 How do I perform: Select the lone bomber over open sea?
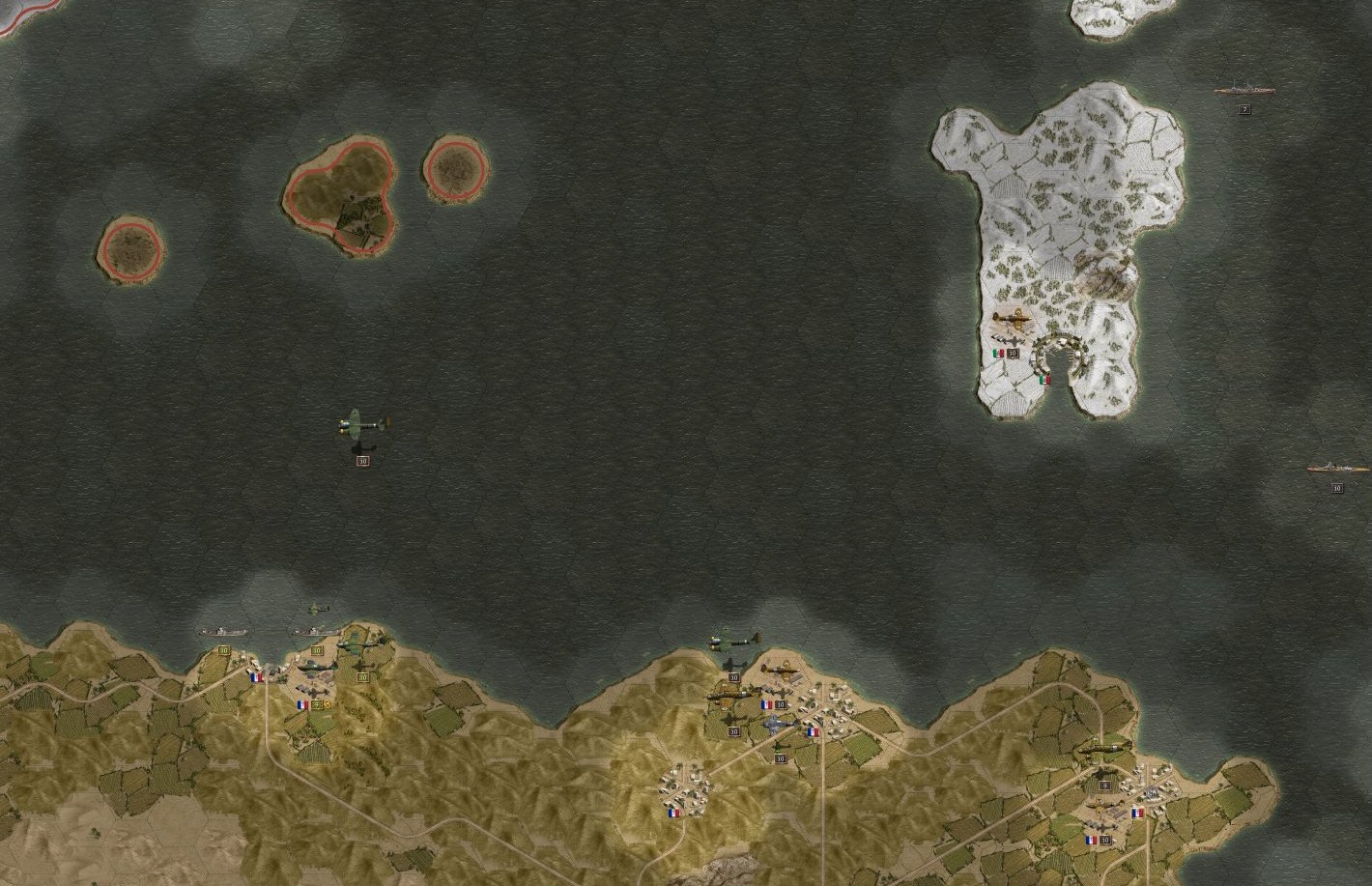pyautogui.click(x=363, y=425)
